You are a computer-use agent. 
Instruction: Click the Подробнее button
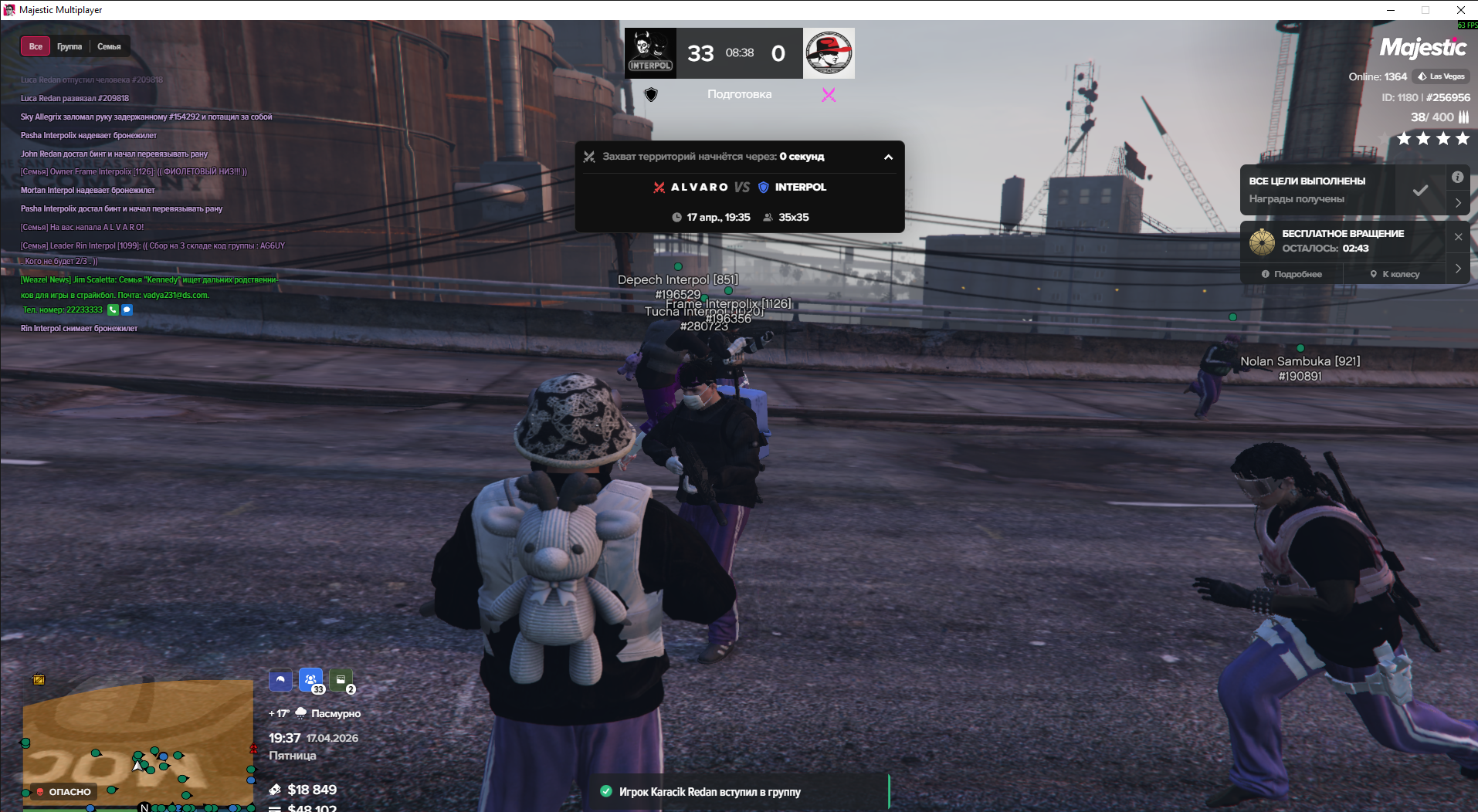(1292, 274)
